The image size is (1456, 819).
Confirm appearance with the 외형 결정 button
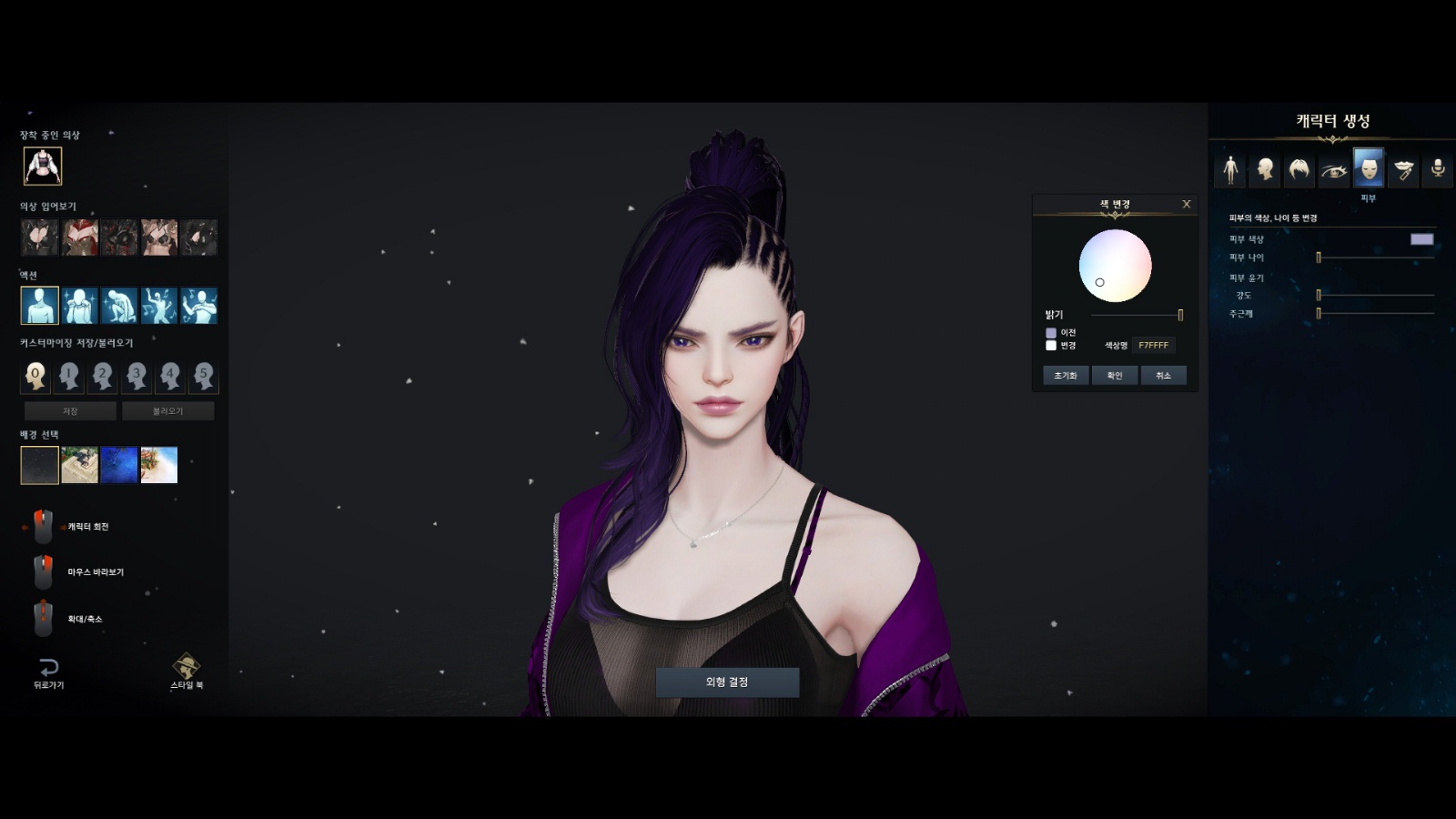click(727, 682)
